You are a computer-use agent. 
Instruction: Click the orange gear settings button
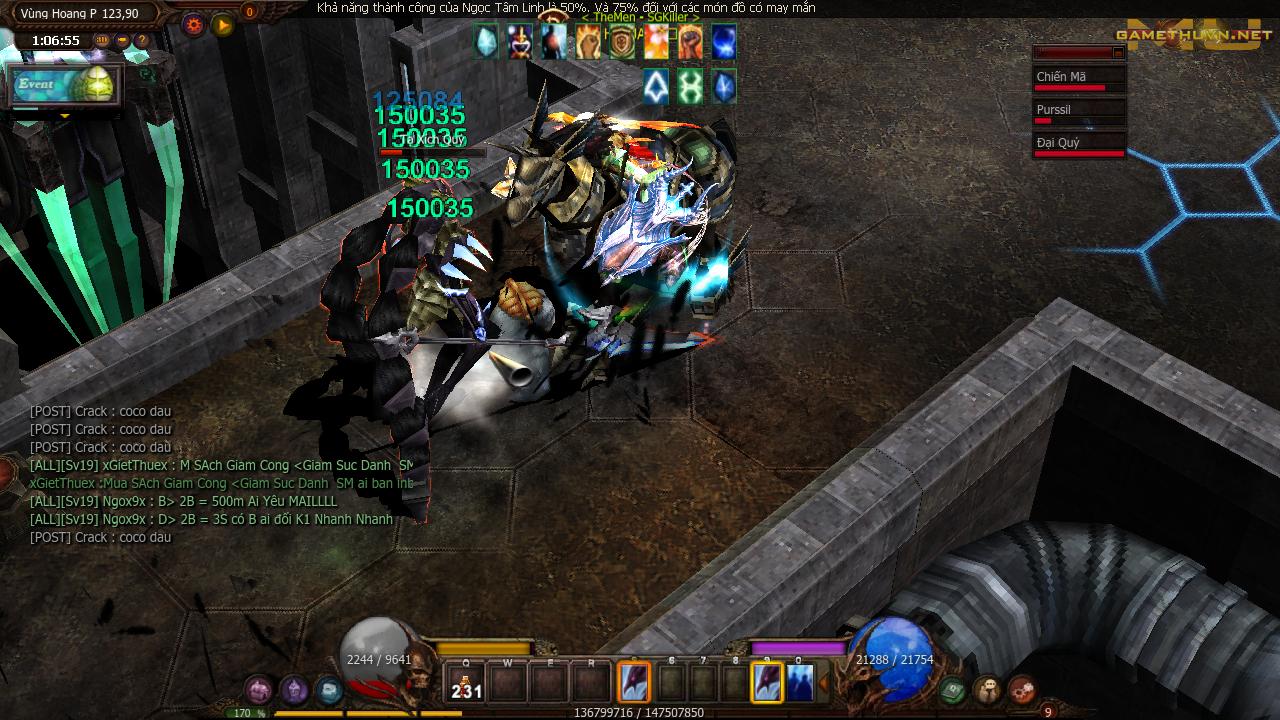(194, 25)
